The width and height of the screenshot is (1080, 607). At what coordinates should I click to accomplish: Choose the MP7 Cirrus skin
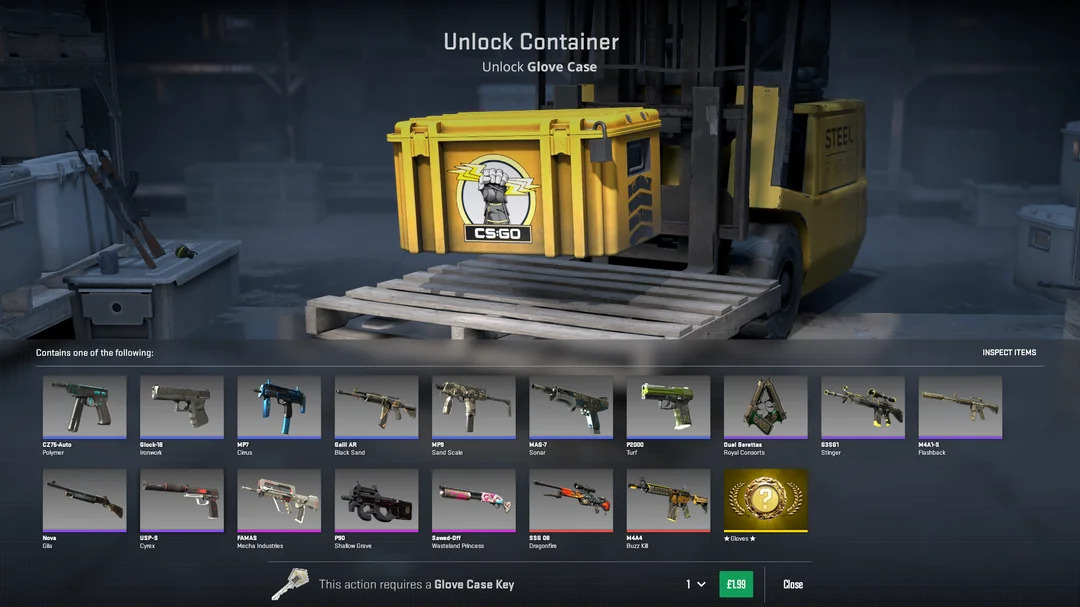pyautogui.click(x=279, y=406)
